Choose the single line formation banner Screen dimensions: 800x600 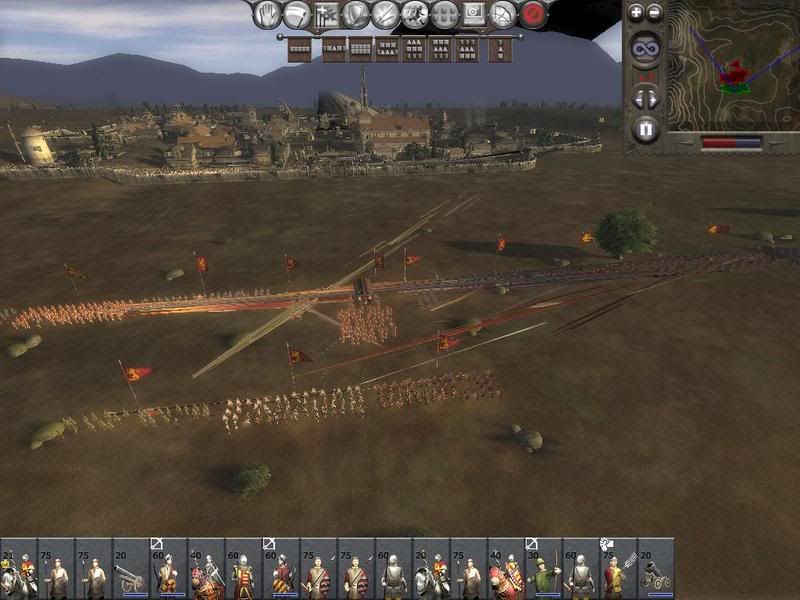(299, 49)
